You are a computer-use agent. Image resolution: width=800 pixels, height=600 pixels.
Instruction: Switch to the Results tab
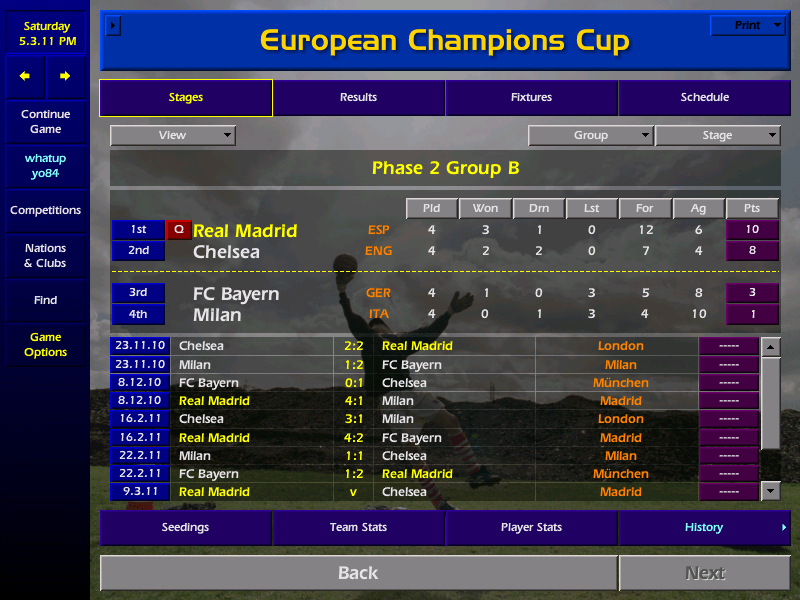[358, 98]
